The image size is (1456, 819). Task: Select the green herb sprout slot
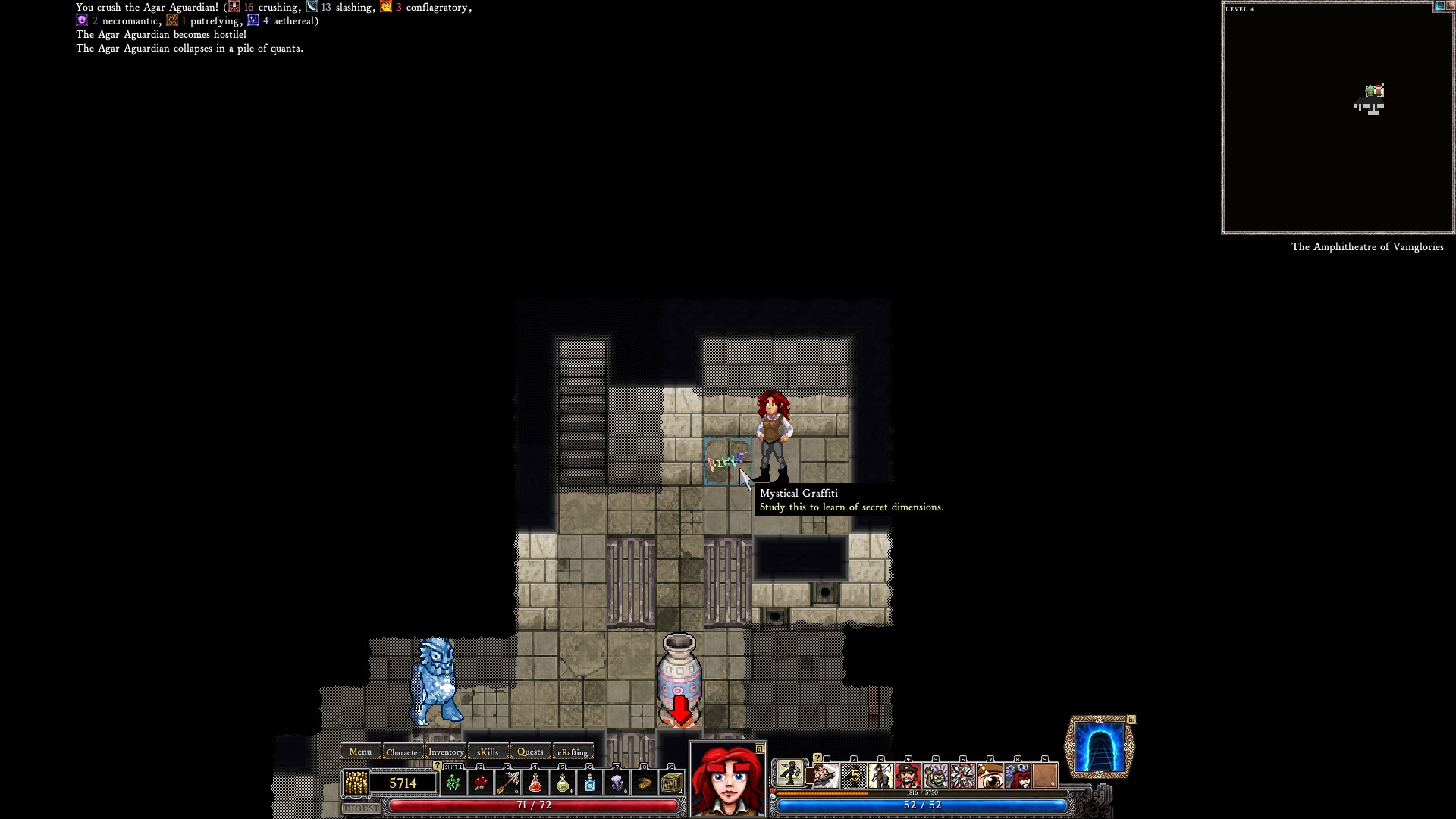(x=453, y=783)
